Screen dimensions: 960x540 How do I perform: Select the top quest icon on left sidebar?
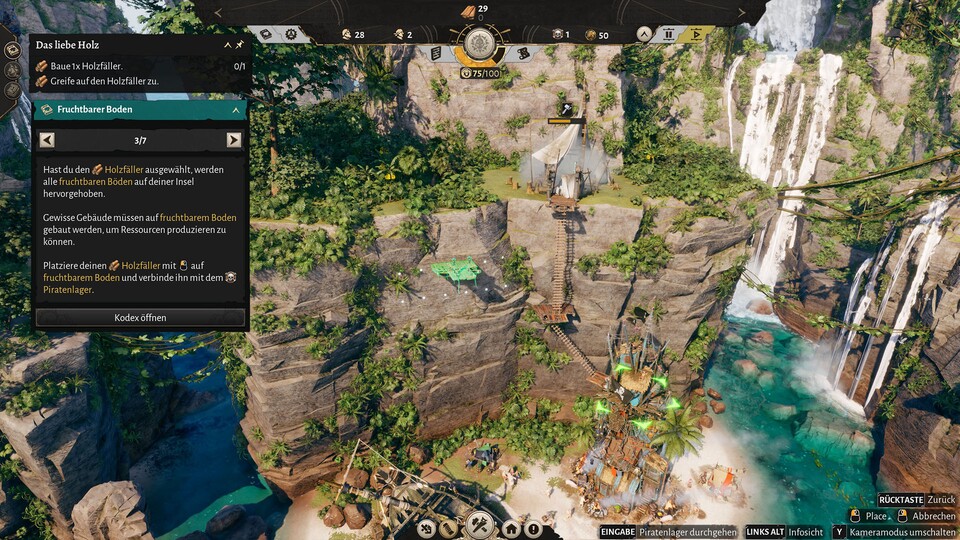coord(12,51)
